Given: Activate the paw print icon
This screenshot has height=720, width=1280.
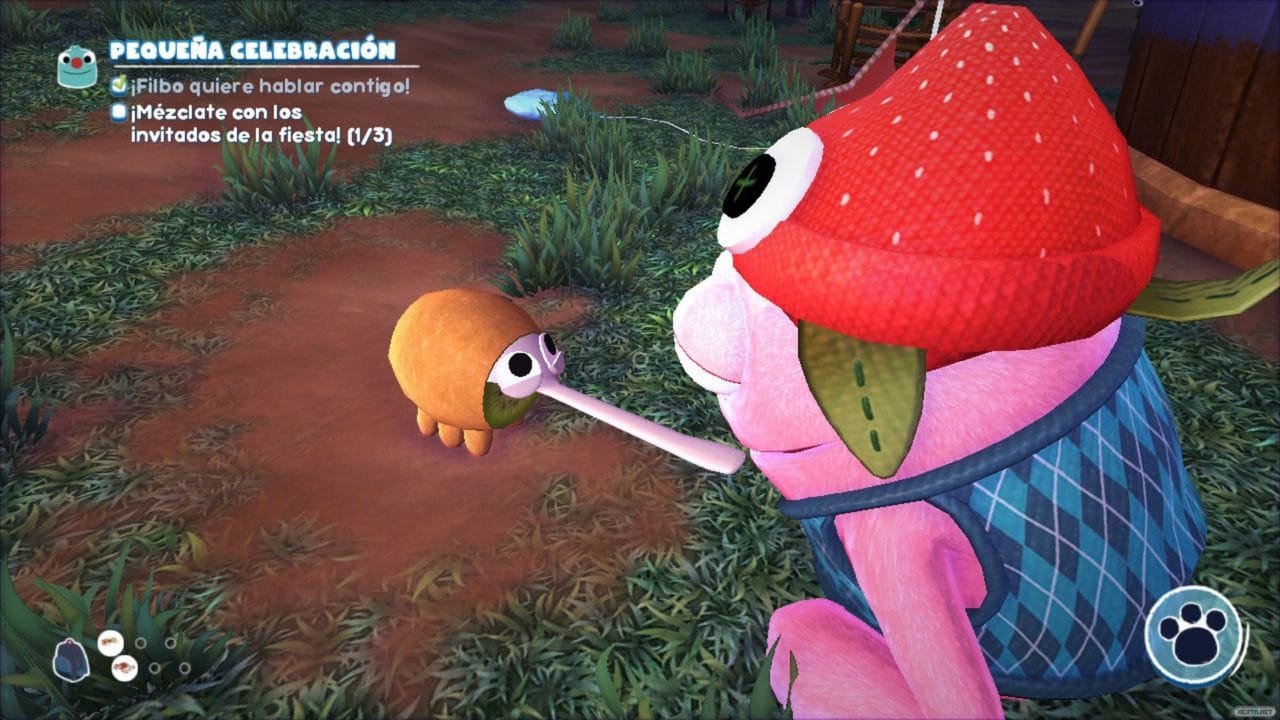Looking at the screenshot, I should [1195, 636].
